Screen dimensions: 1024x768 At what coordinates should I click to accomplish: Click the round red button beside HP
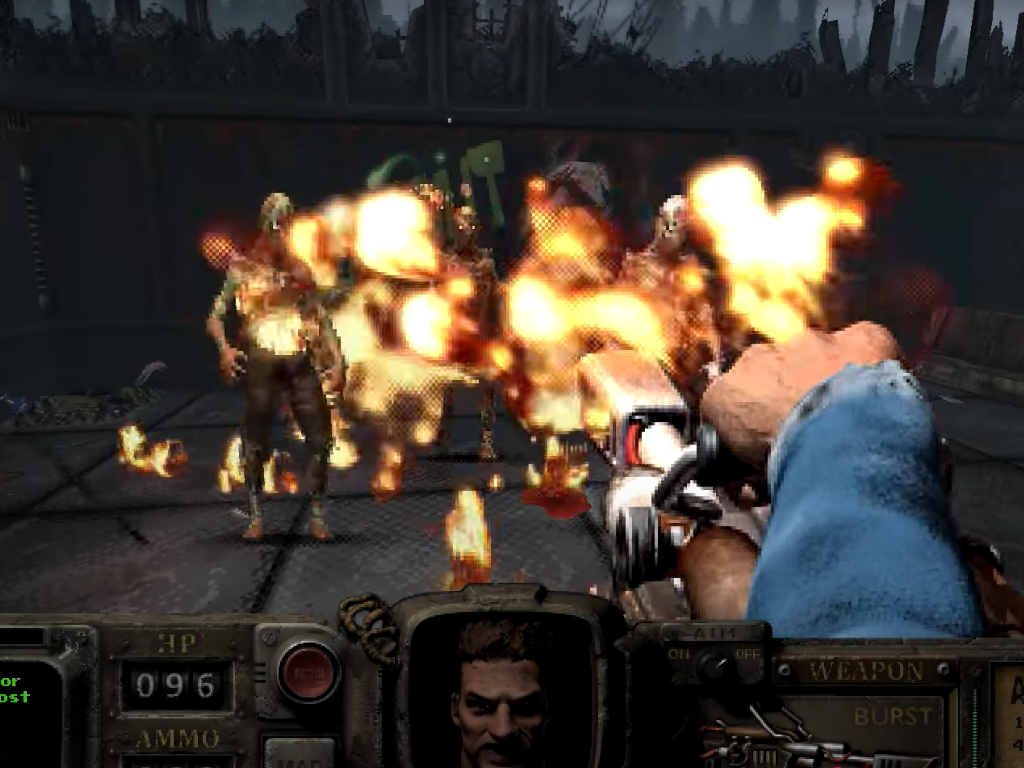308,672
